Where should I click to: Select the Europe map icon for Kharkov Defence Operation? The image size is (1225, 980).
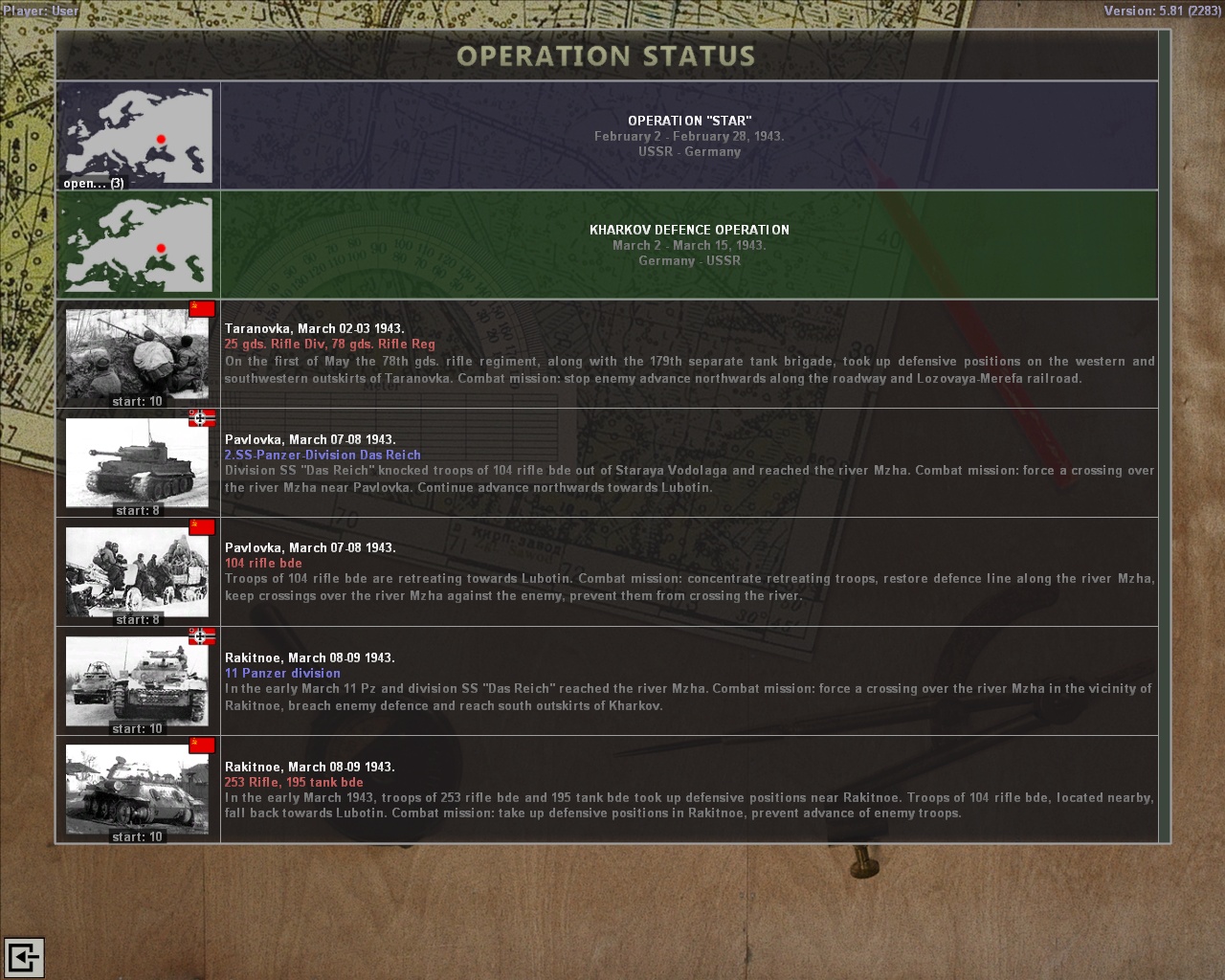(138, 244)
